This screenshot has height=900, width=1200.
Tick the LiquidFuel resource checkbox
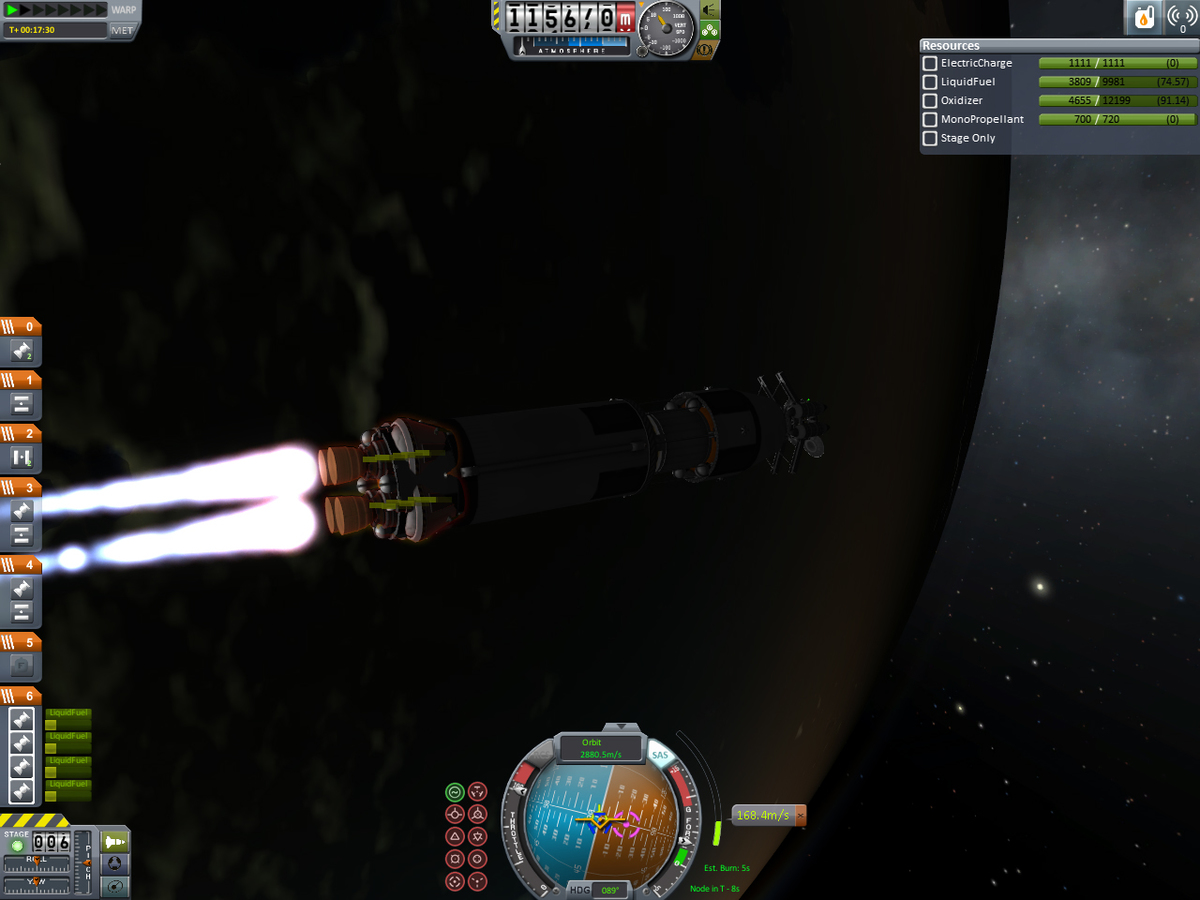[930, 82]
